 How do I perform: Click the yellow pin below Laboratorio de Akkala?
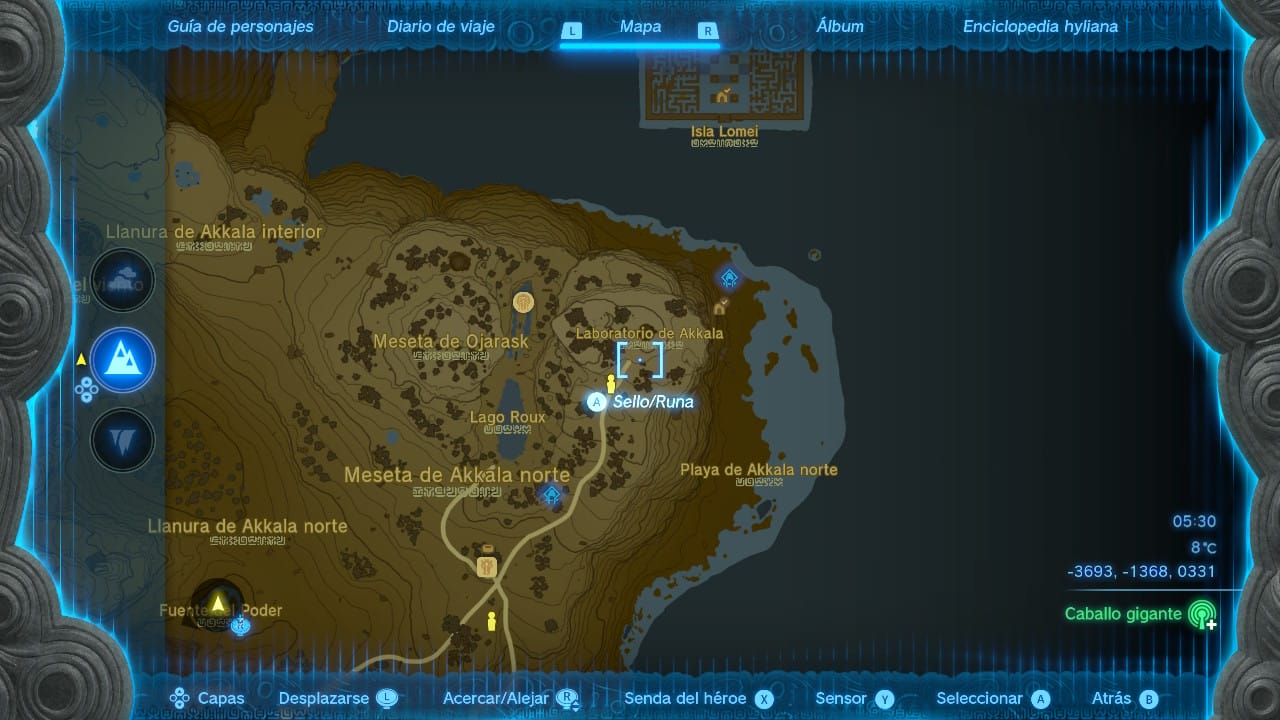(611, 384)
